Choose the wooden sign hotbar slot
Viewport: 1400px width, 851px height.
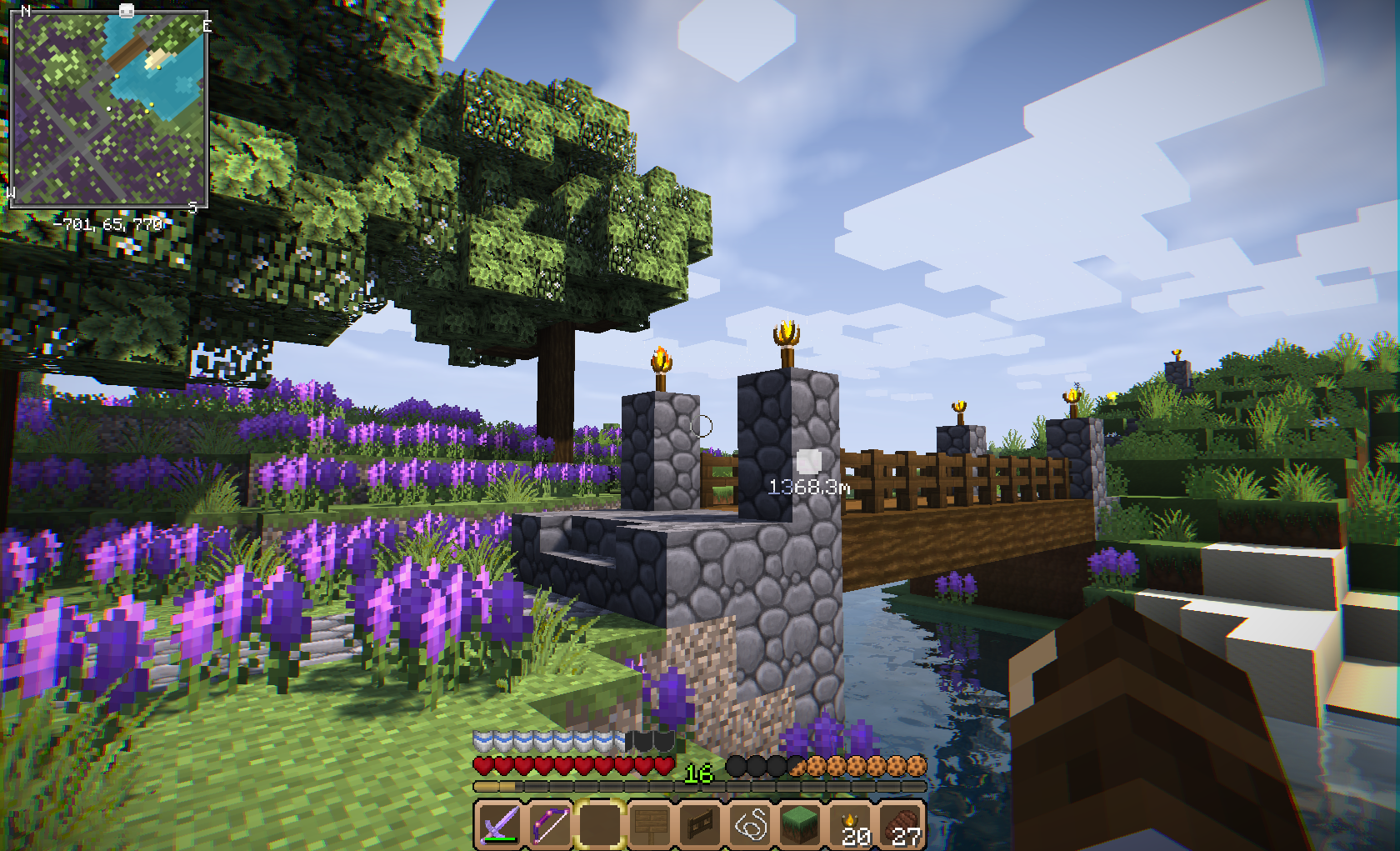pos(649,825)
